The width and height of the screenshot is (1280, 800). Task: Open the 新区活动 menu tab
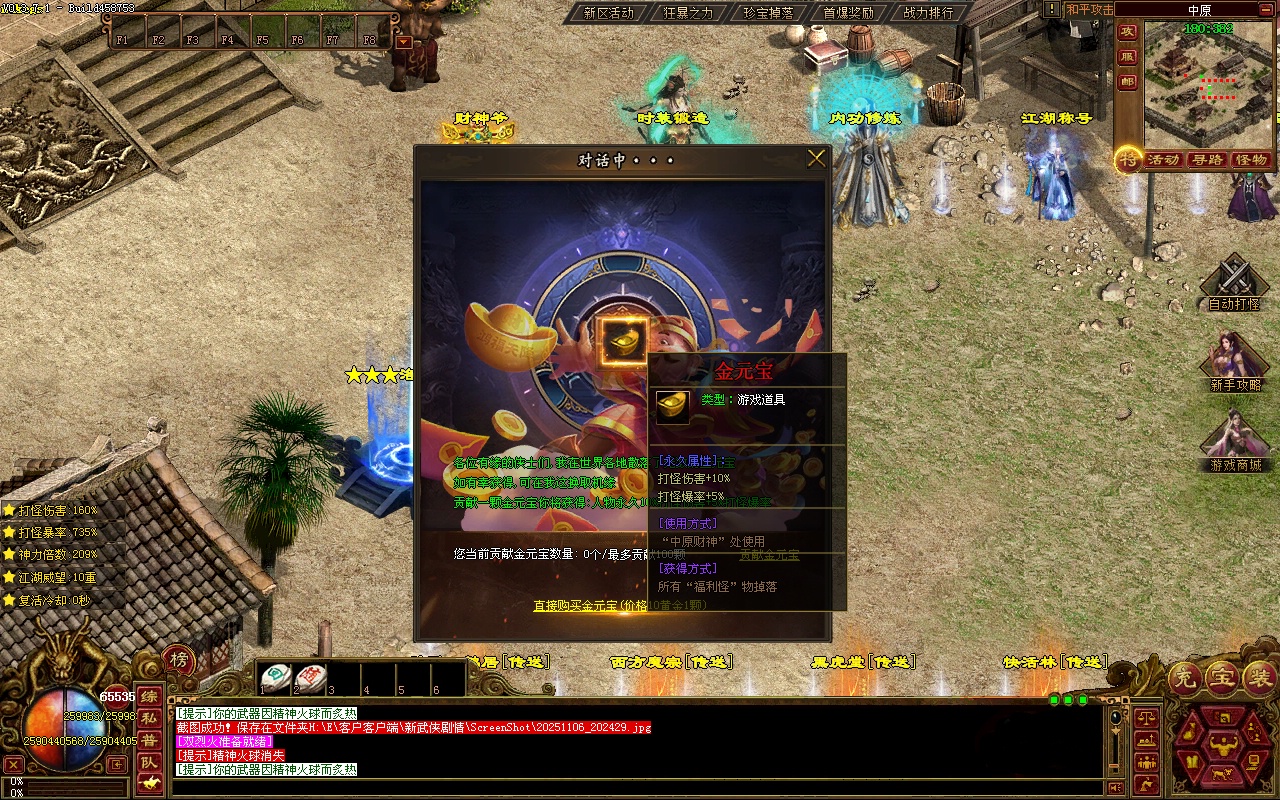tap(608, 13)
